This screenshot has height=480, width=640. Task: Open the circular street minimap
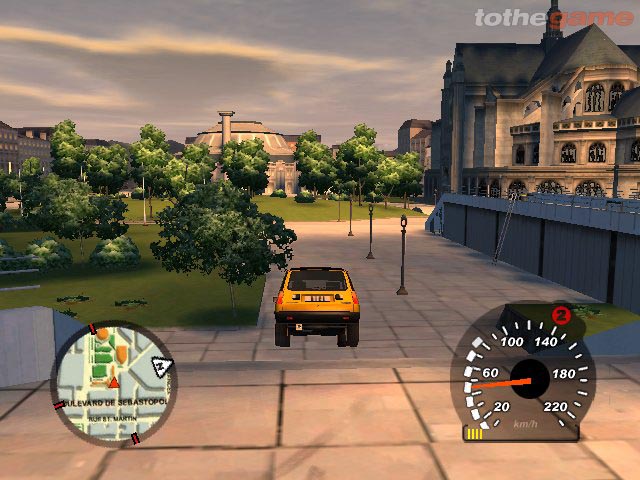pos(113,383)
